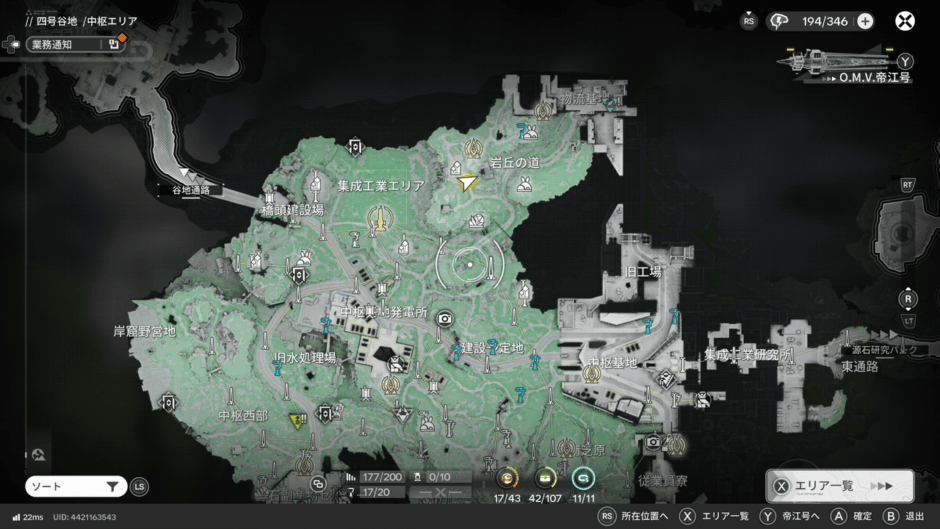Image resolution: width=940 pixels, height=529 pixels.
Task: Click the large circular marker at map center
Action: click(469, 264)
